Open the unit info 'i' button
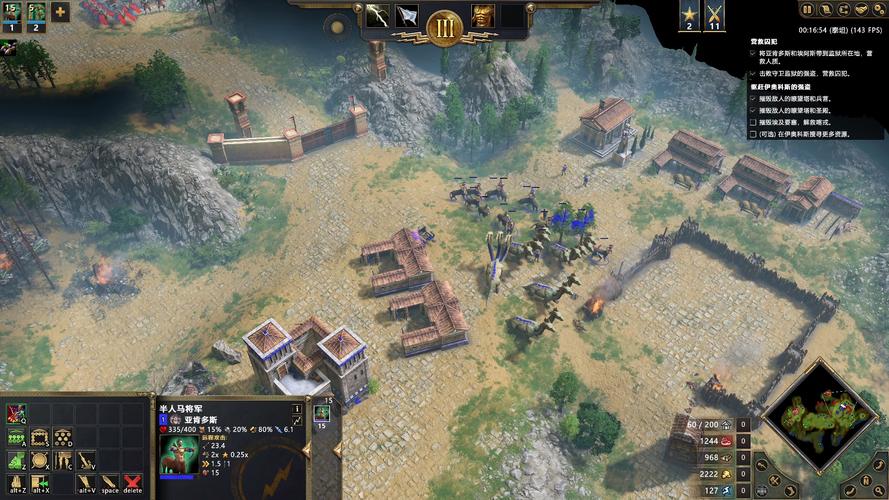889x500 pixels. click(297, 409)
